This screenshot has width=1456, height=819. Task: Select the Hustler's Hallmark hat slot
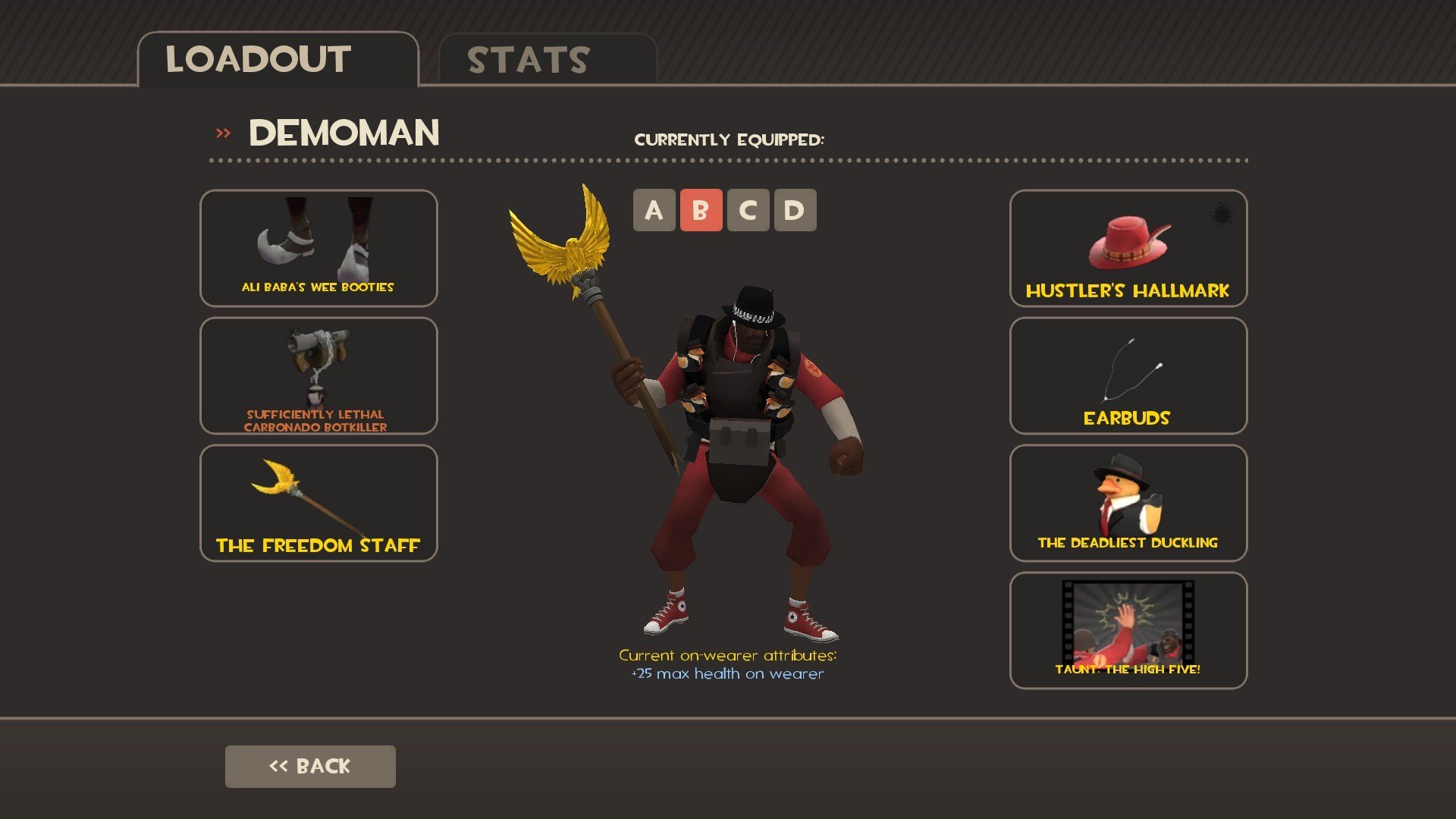(x=1128, y=248)
